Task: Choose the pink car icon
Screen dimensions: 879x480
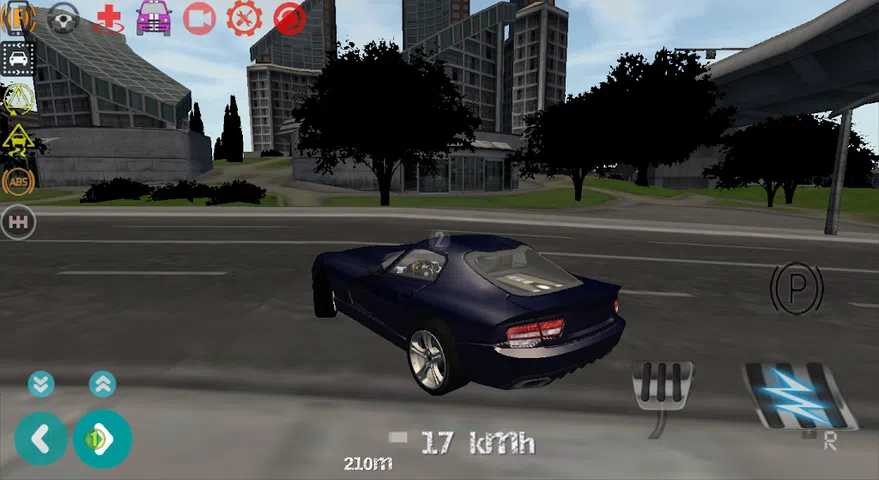Action: point(153,18)
